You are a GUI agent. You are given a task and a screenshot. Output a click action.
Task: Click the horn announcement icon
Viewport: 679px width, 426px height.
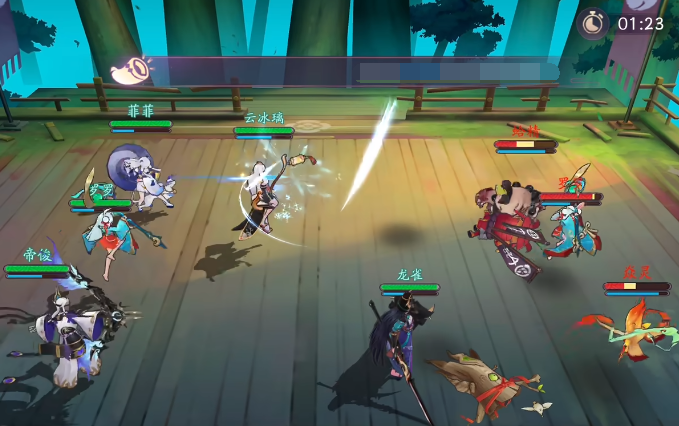click(x=129, y=70)
